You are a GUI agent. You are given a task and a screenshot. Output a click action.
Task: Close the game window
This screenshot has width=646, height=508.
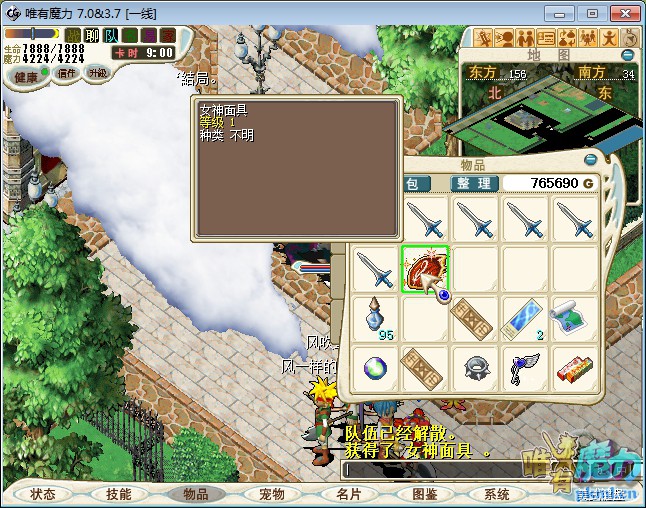pos(623,13)
